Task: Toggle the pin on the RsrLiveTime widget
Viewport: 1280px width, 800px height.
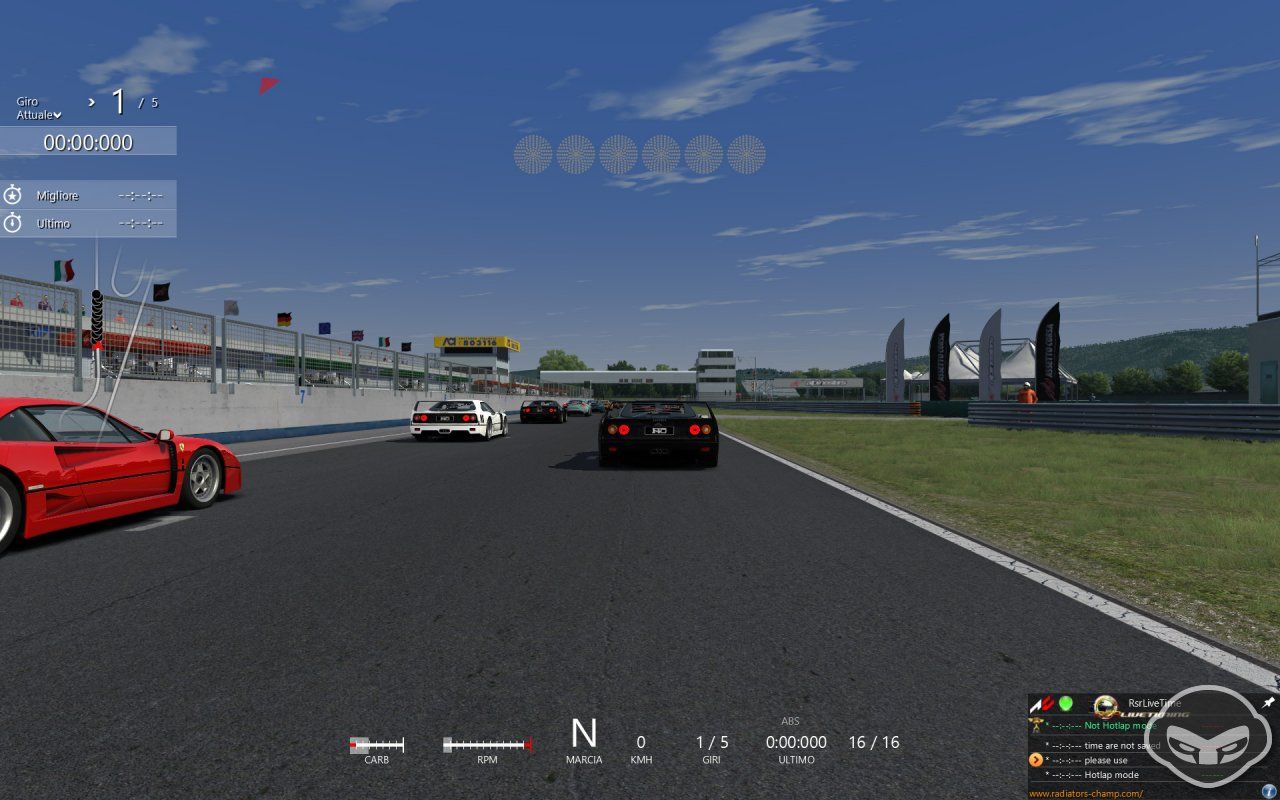Action: pos(1268,702)
